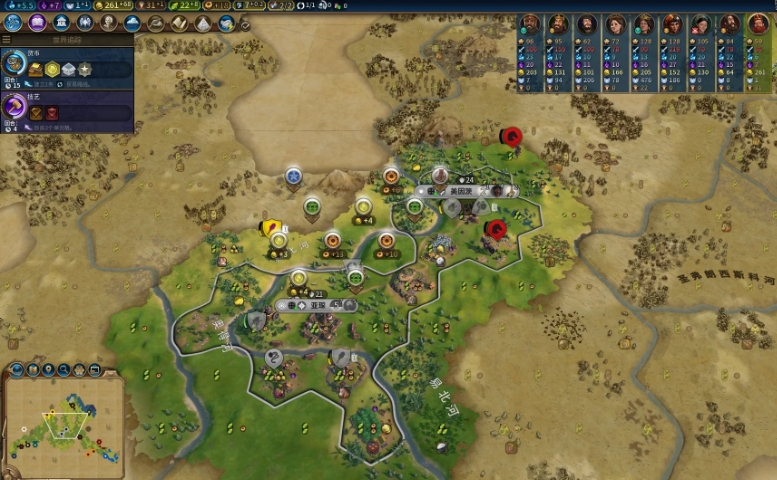Open the globe map options button
777x480 pixels.
point(16,369)
